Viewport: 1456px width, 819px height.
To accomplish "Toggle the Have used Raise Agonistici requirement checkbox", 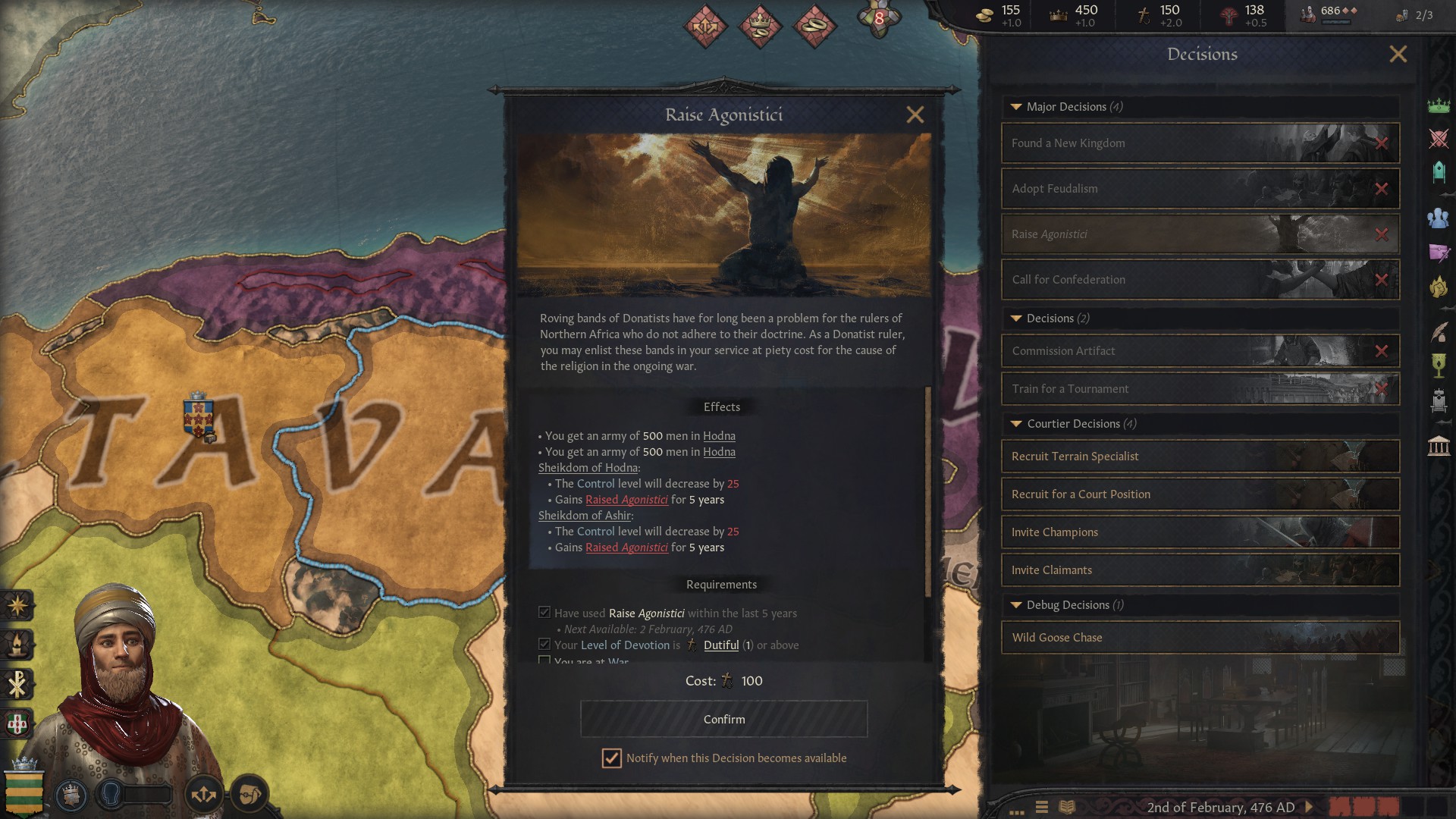I will click(544, 612).
